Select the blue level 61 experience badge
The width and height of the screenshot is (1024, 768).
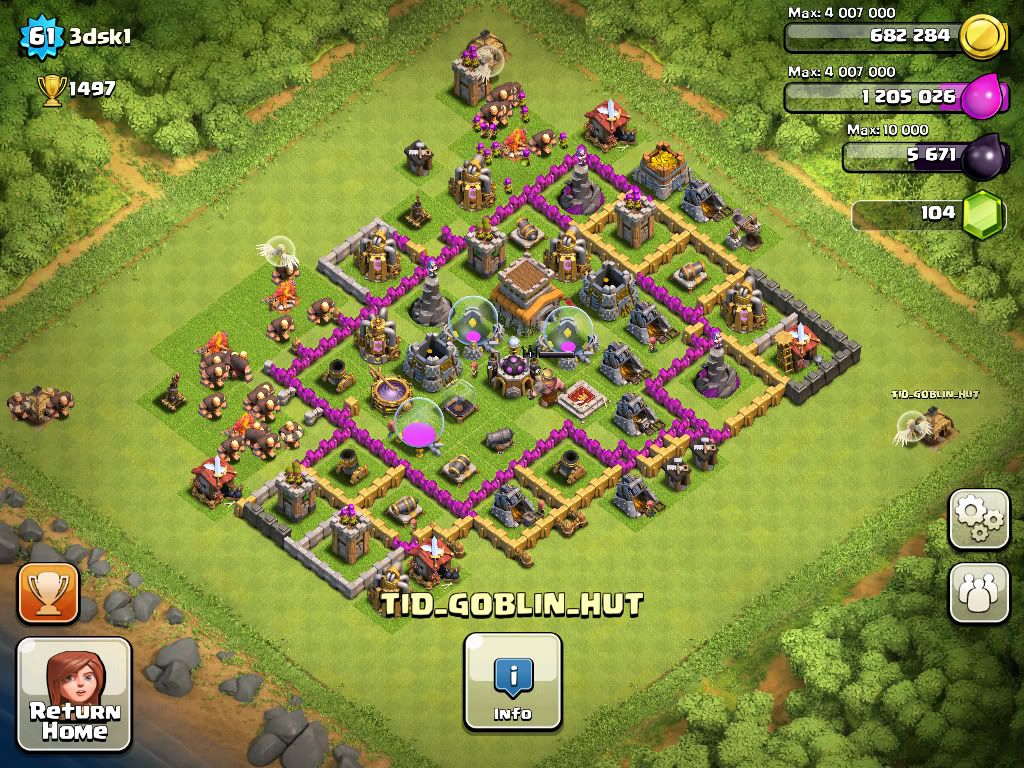point(40,37)
